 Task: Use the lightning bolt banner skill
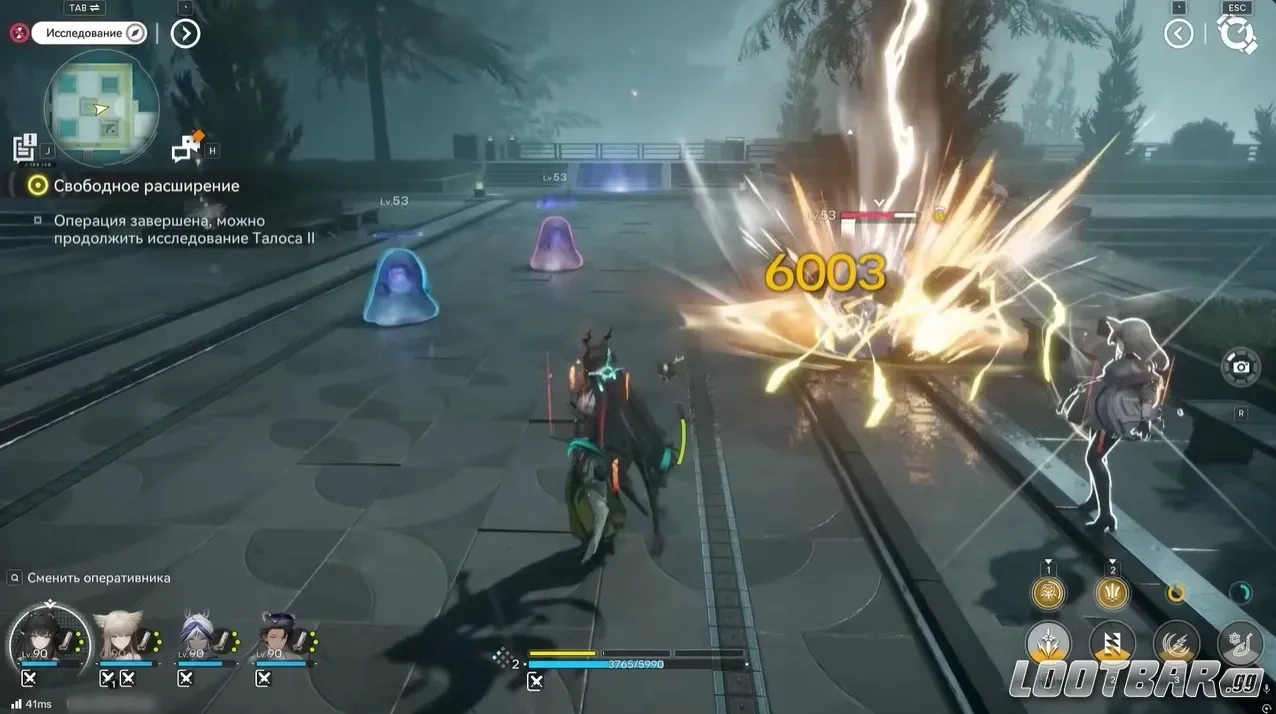click(1112, 645)
